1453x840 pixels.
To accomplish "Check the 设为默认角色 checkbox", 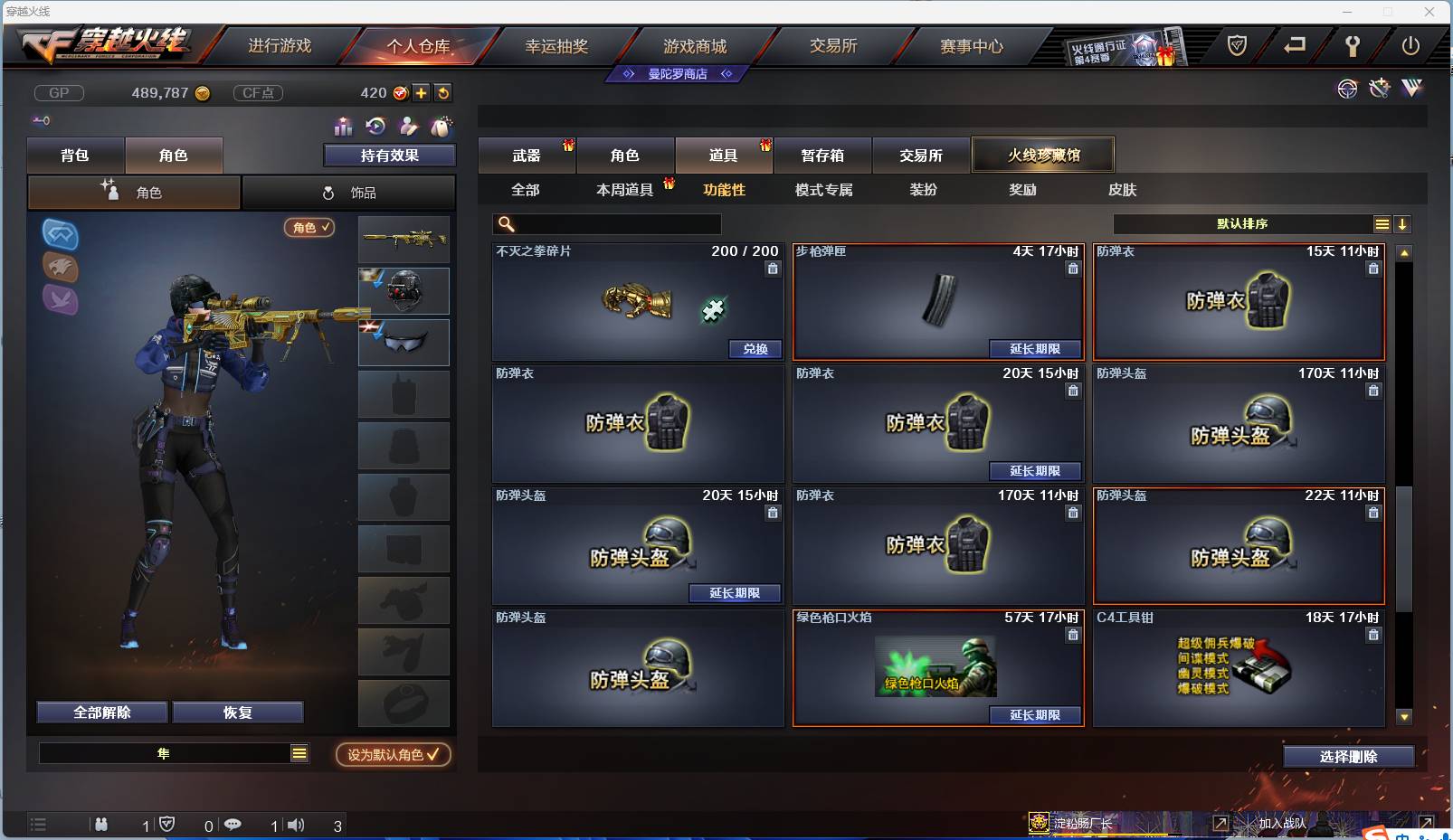I will click(x=432, y=755).
